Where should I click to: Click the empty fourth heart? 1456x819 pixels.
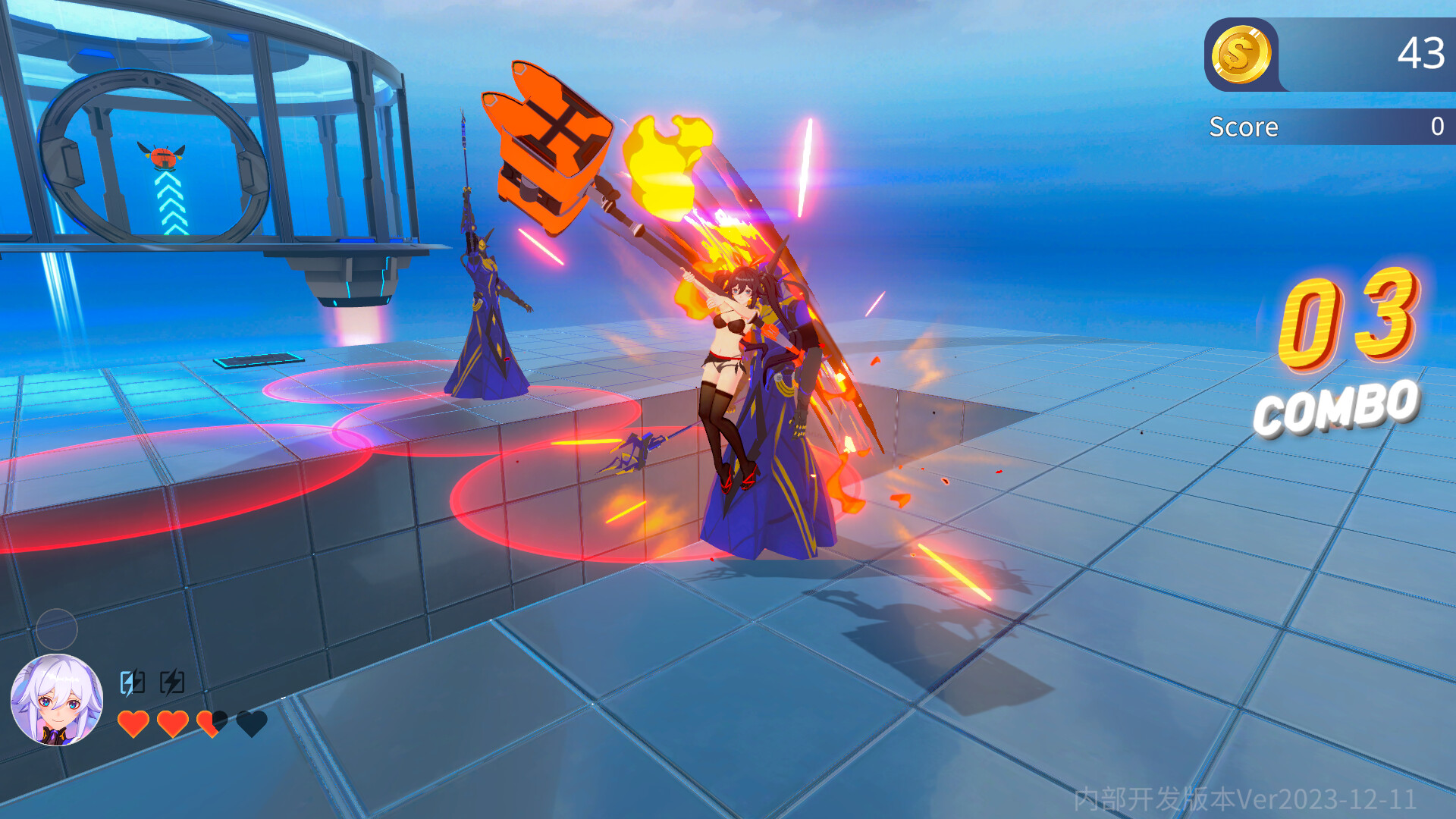[250, 724]
